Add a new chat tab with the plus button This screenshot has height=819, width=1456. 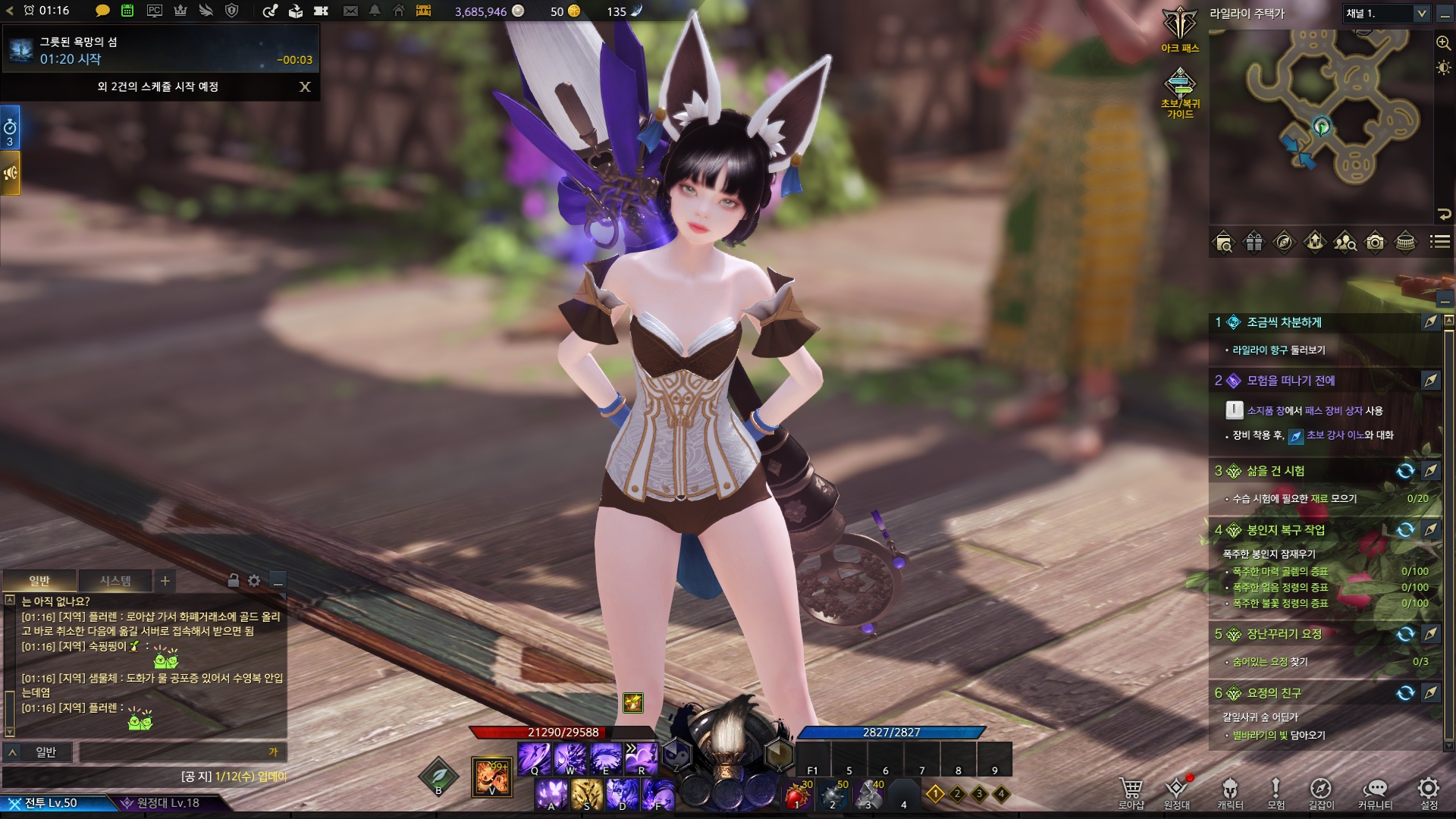click(165, 581)
